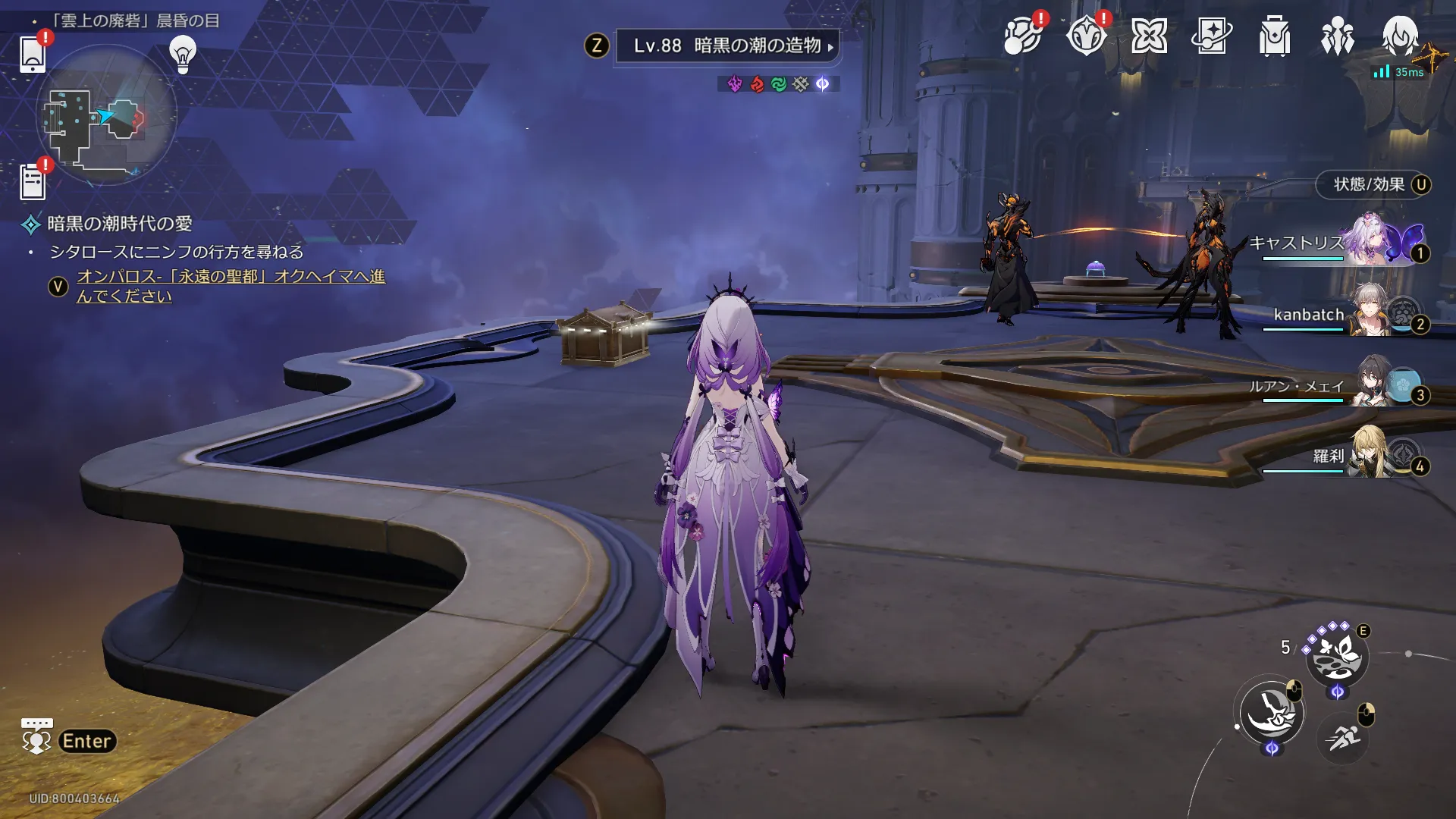The image size is (1456, 819).
Task: Open the suitcase inventory icon
Action: [1275, 36]
